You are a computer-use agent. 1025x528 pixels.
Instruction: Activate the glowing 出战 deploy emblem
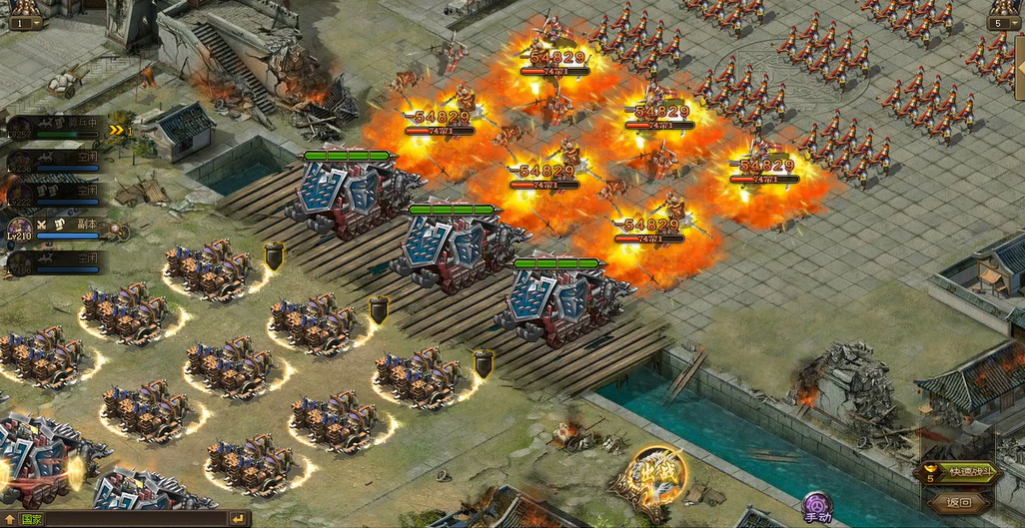(658, 477)
